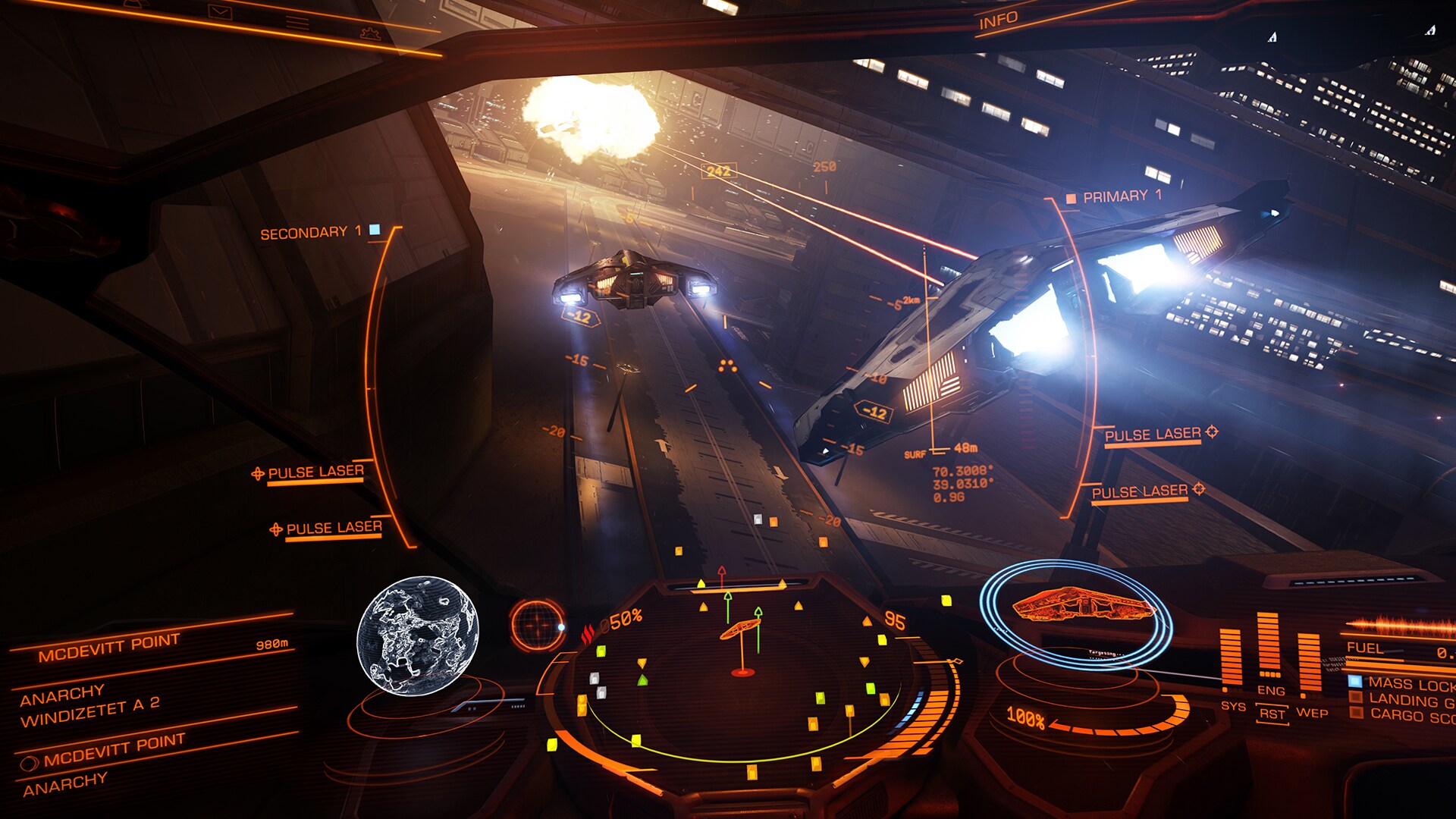Click the planet globe hologram
Image resolution: width=1456 pixels, height=819 pixels.
417,635
